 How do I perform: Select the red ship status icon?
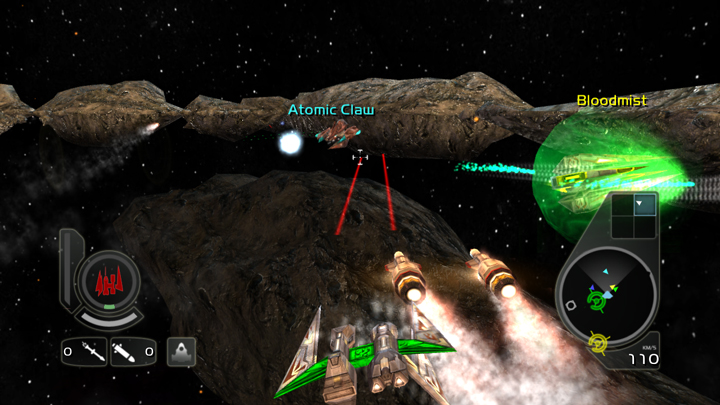(x=107, y=282)
